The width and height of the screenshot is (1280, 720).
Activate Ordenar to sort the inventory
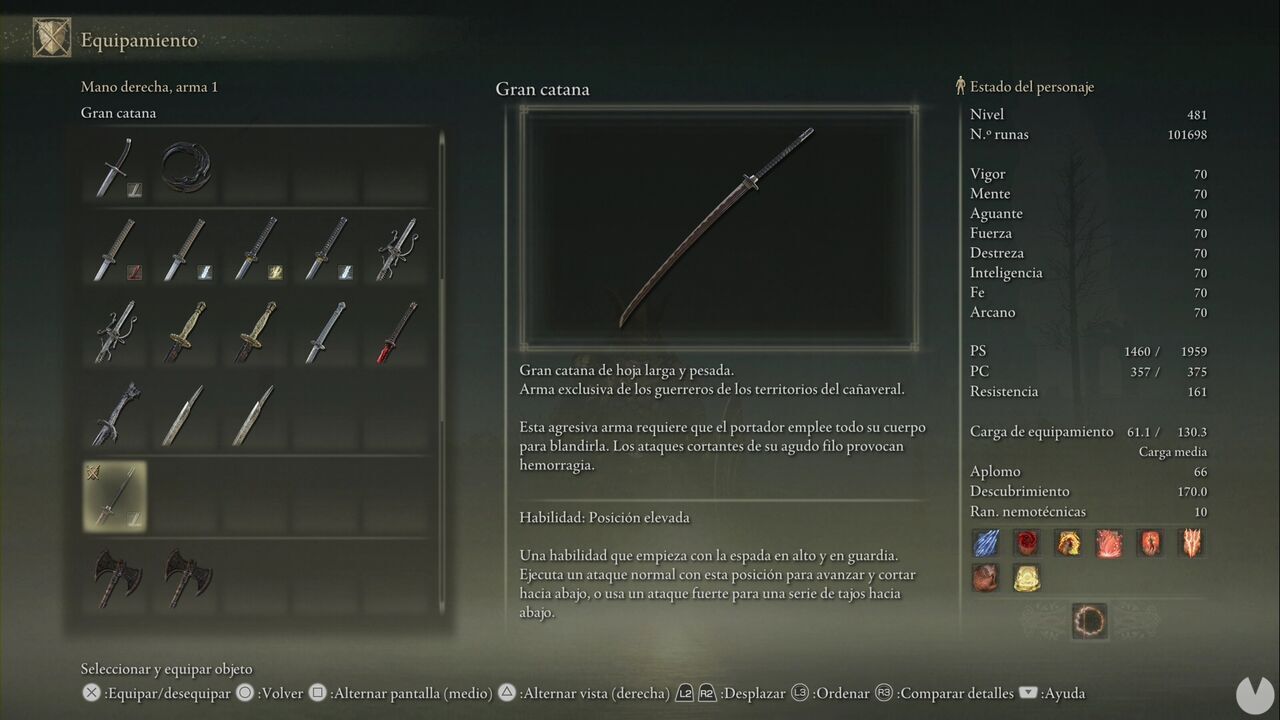point(841,692)
